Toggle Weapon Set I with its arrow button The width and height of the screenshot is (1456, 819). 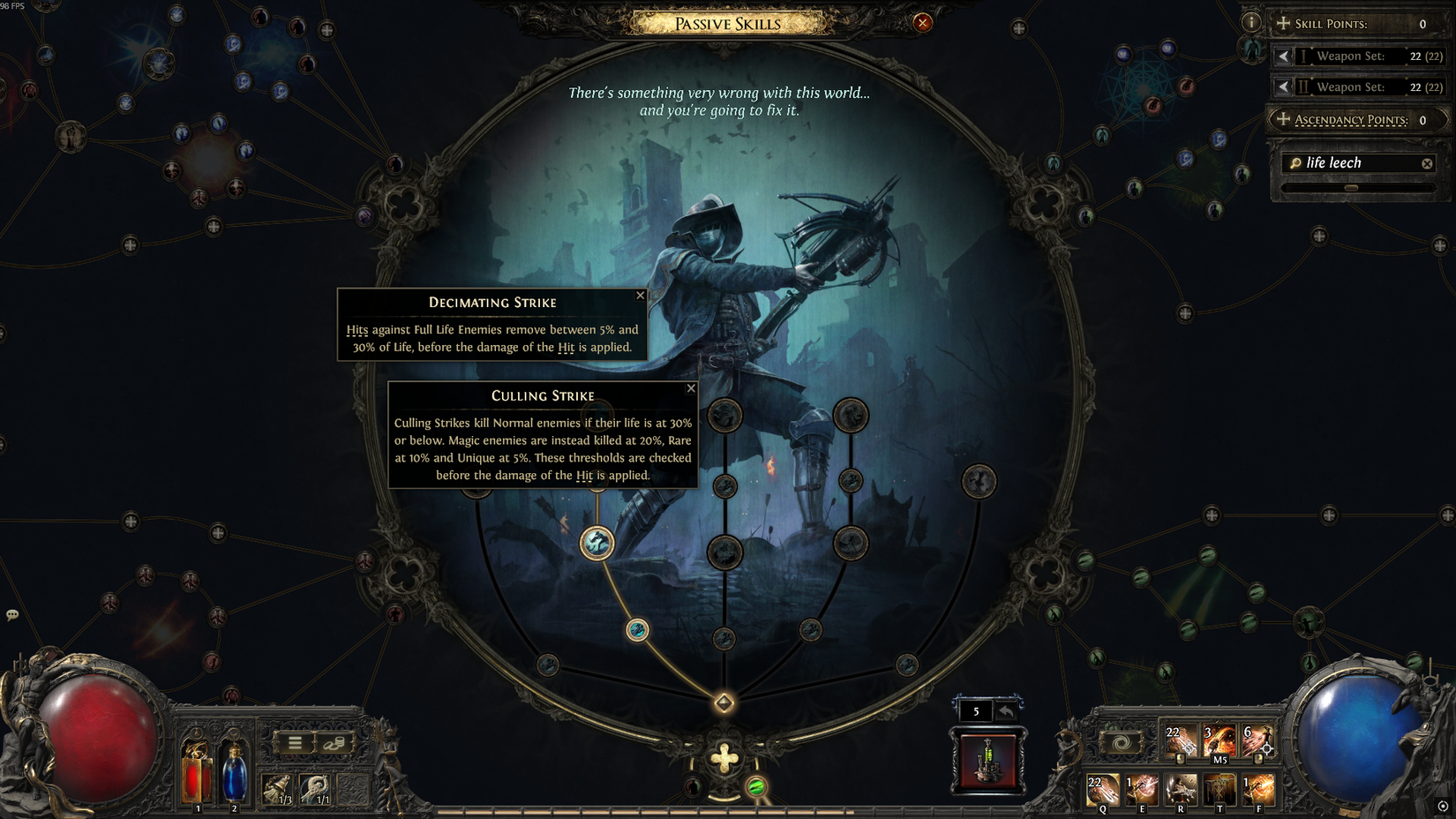coord(1282,56)
